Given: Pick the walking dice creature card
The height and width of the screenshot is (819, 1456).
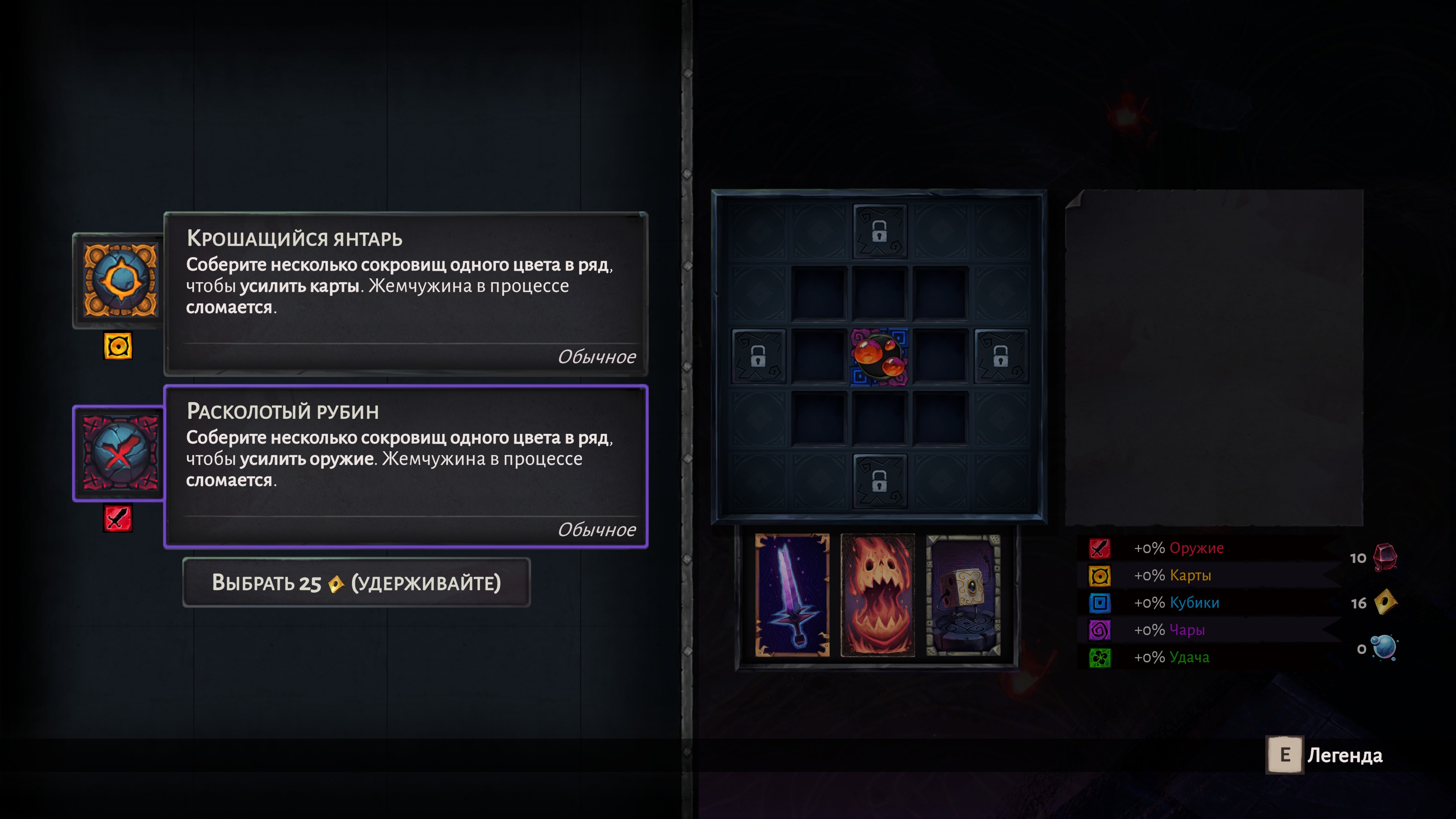Looking at the screenshot, I should [963, 595].
